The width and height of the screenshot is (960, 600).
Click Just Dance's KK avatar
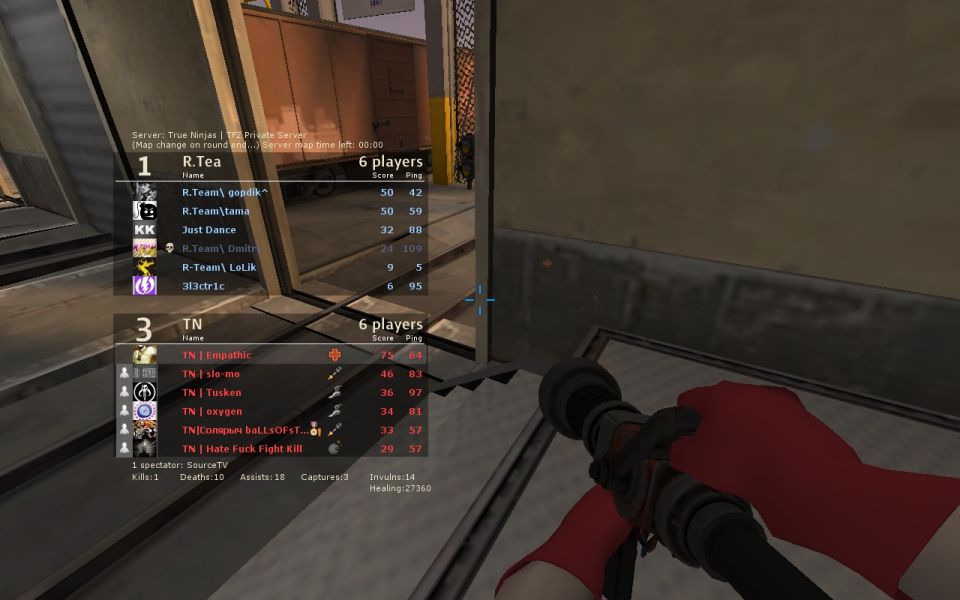tap(145, 230)
